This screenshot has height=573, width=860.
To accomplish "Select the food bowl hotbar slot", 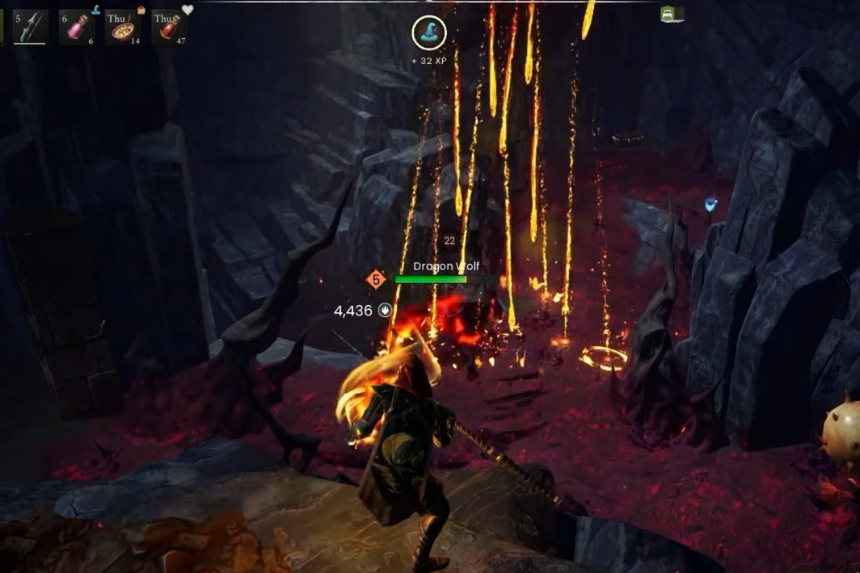I will click(x=124, y=28).
